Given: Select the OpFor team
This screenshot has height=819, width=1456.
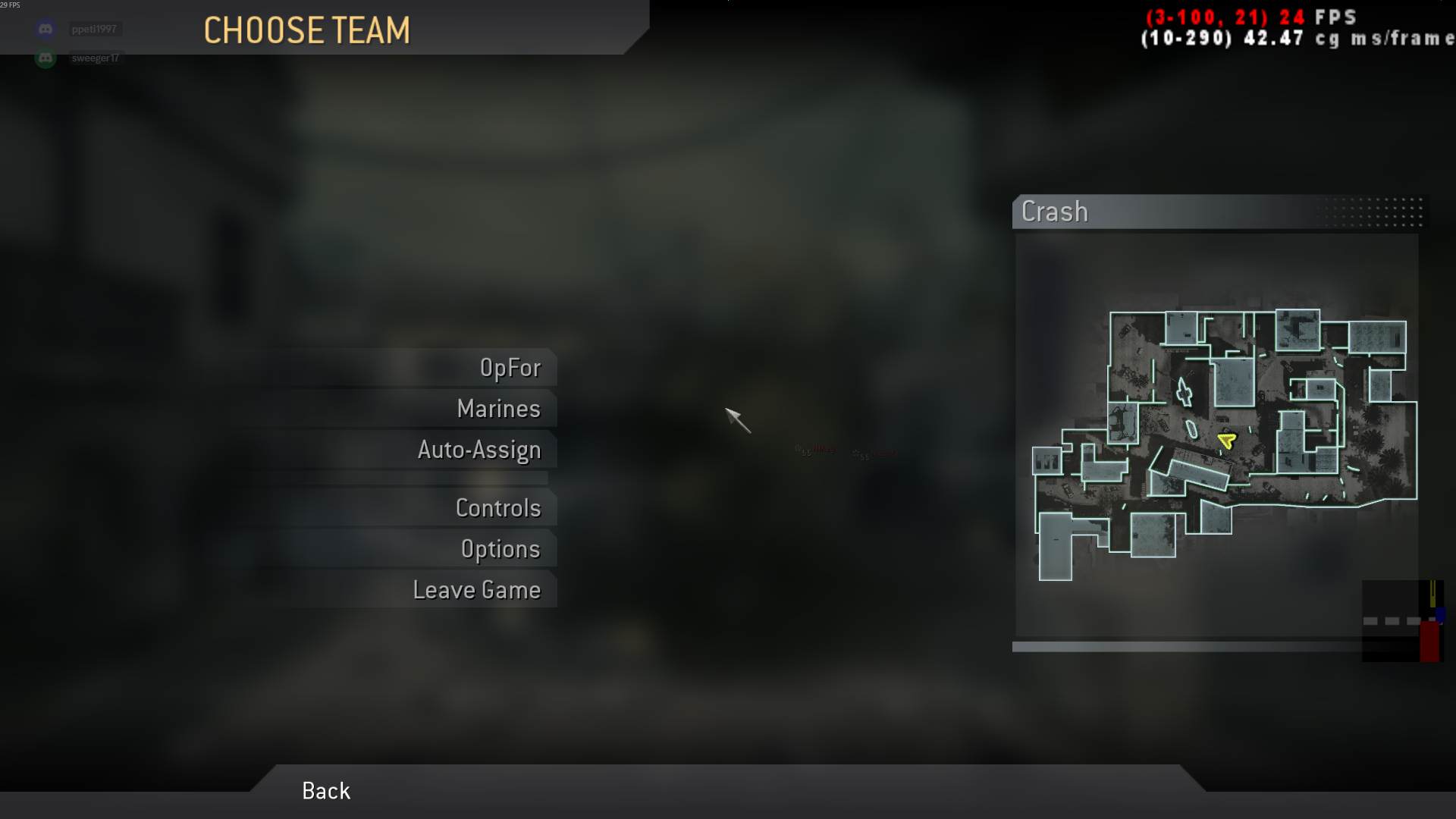Looking at the screenshot, I should click(511, 367).
